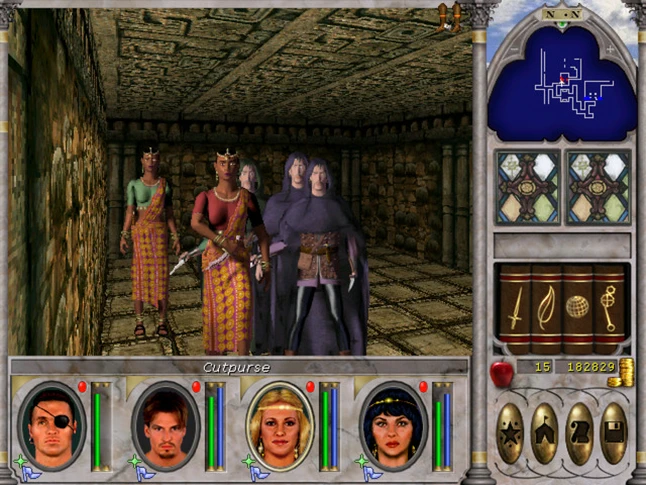This screenshot has width=646, height=485.
Task: Open the globe map book
Action: (x=577, y=309)
